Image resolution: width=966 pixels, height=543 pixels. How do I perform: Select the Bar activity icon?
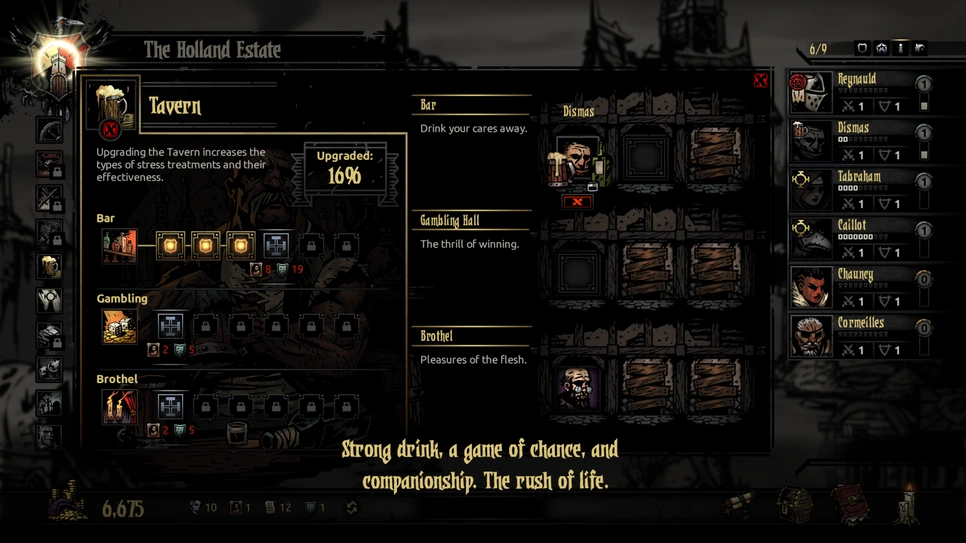point(119,245)
